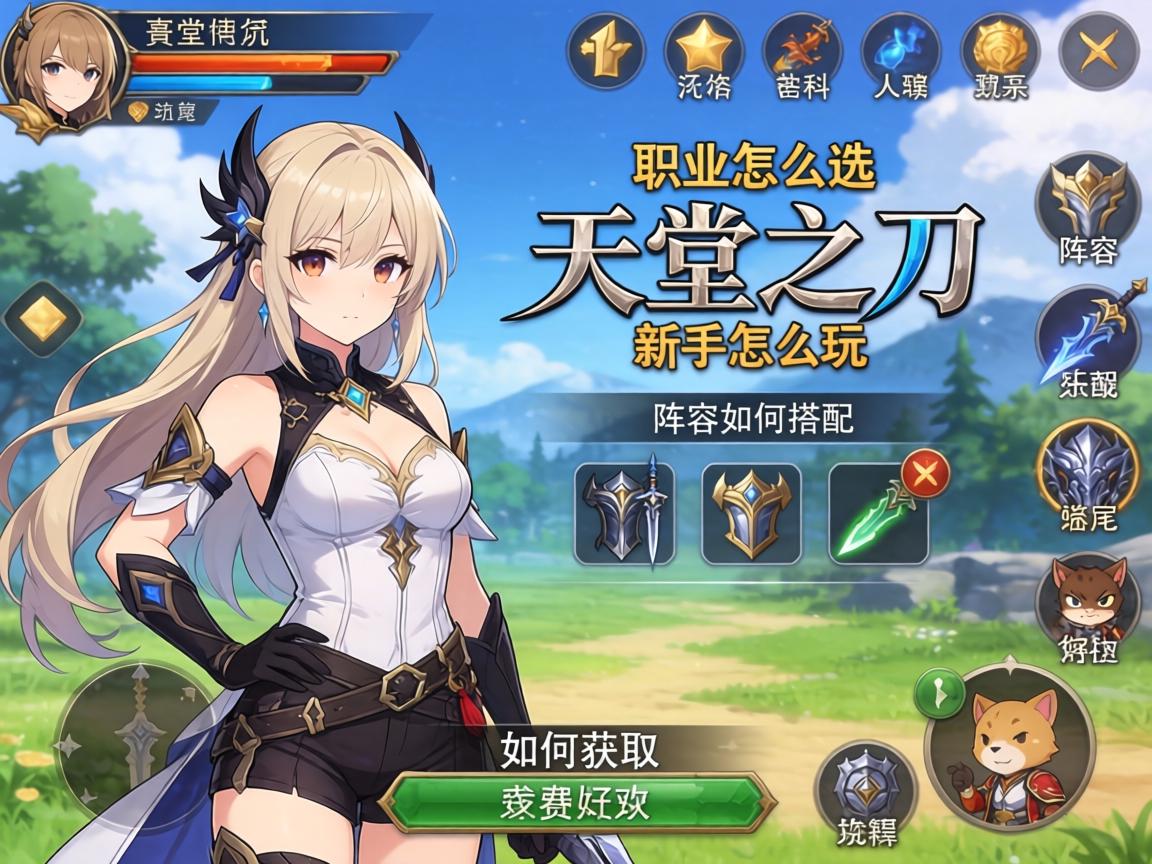Select the golden shield equipment slot
Screen dimensions: 1152x864
point(751,514)
